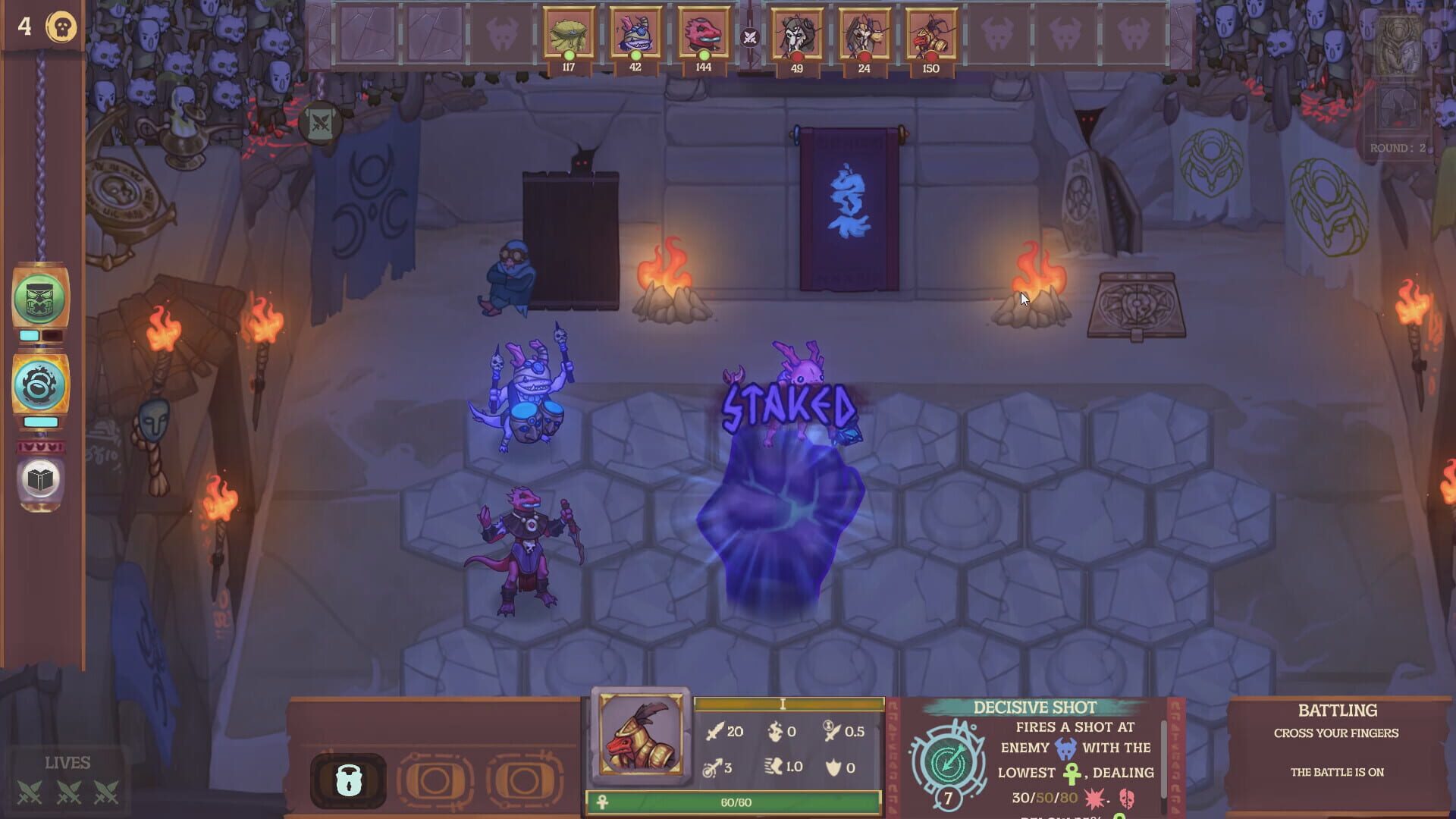This screenshot has width=1456, height=819.
Task: Click the skull counter showing 4
Action: [44, 27]
